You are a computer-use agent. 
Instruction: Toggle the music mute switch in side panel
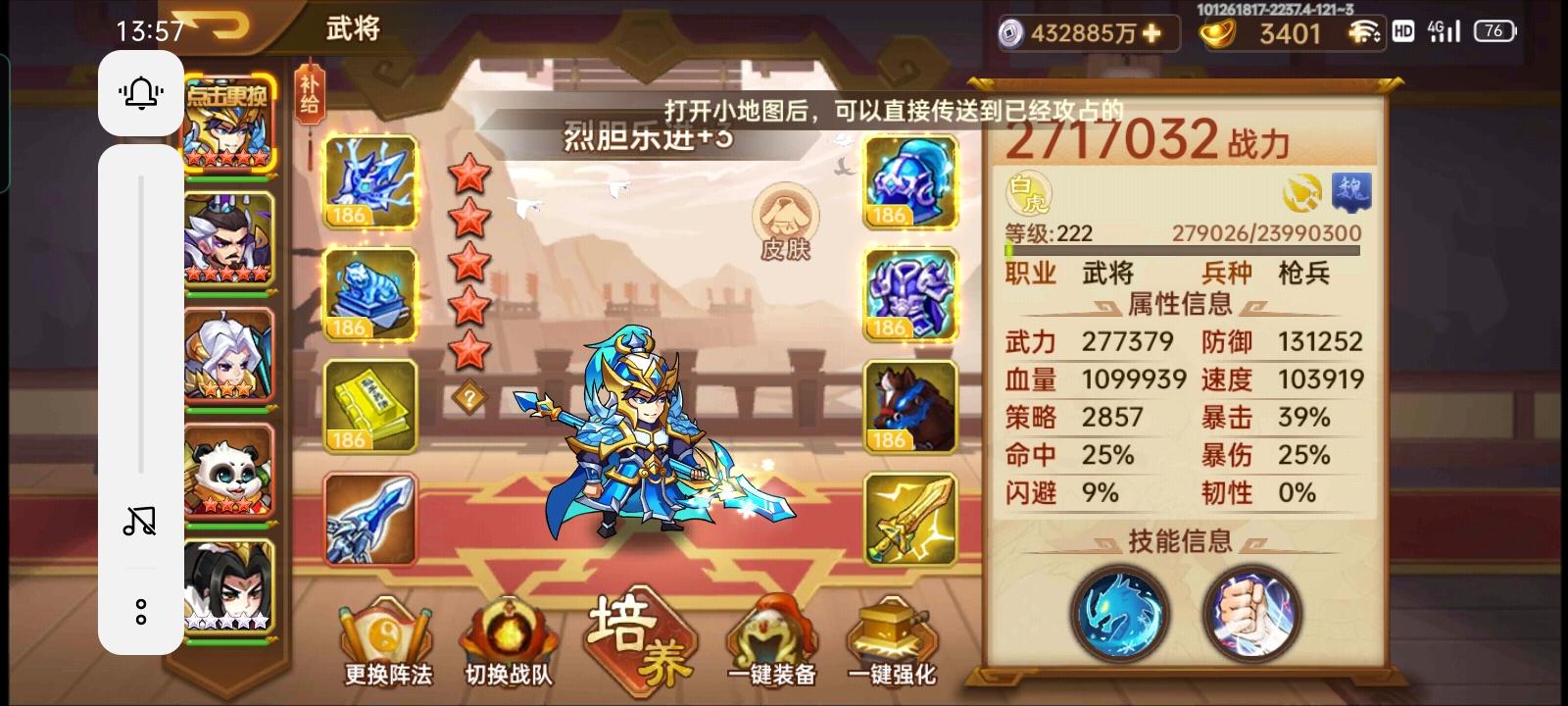pos(139,521)
